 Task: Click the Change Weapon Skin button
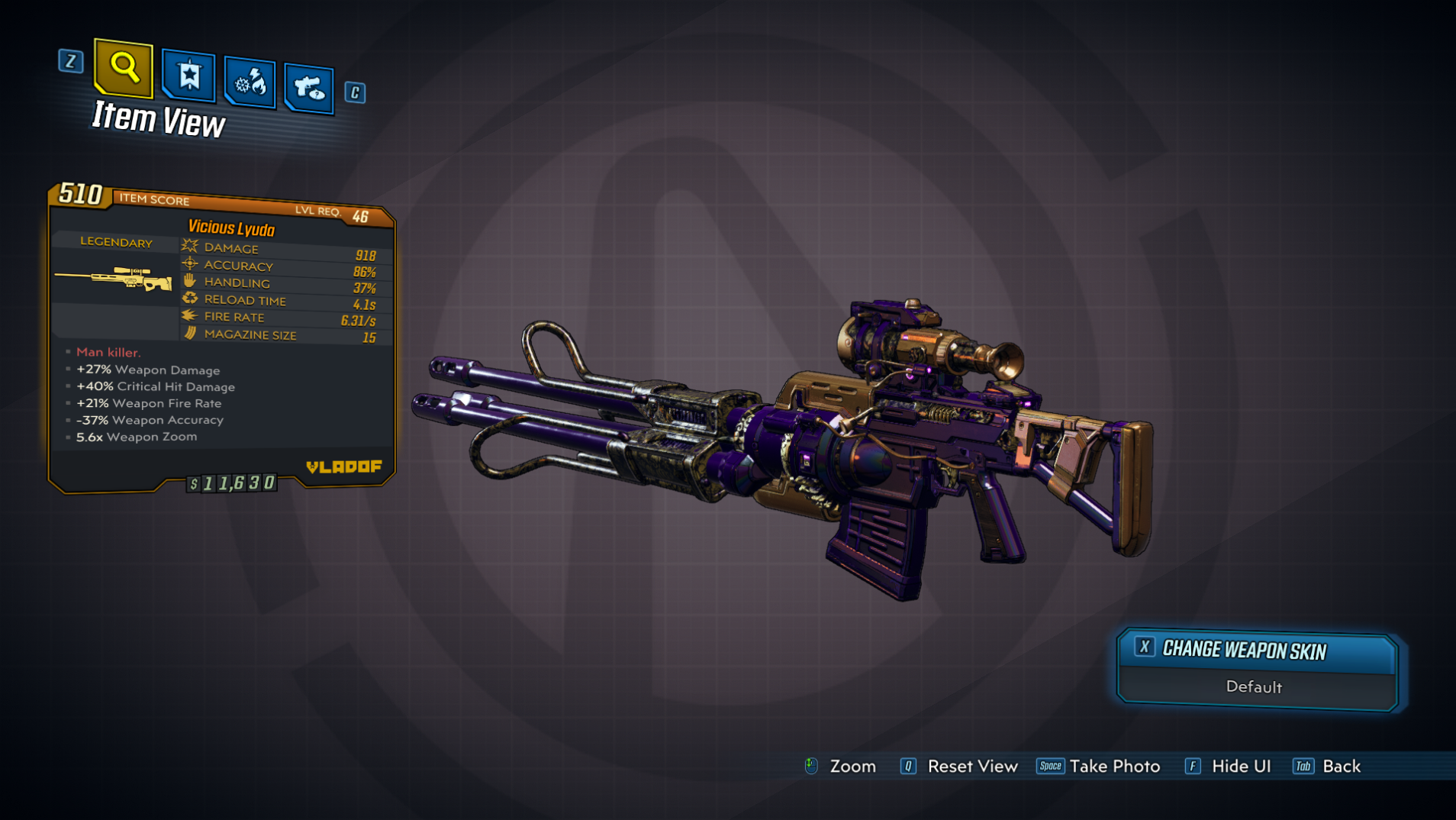(x=1256, y=650)
